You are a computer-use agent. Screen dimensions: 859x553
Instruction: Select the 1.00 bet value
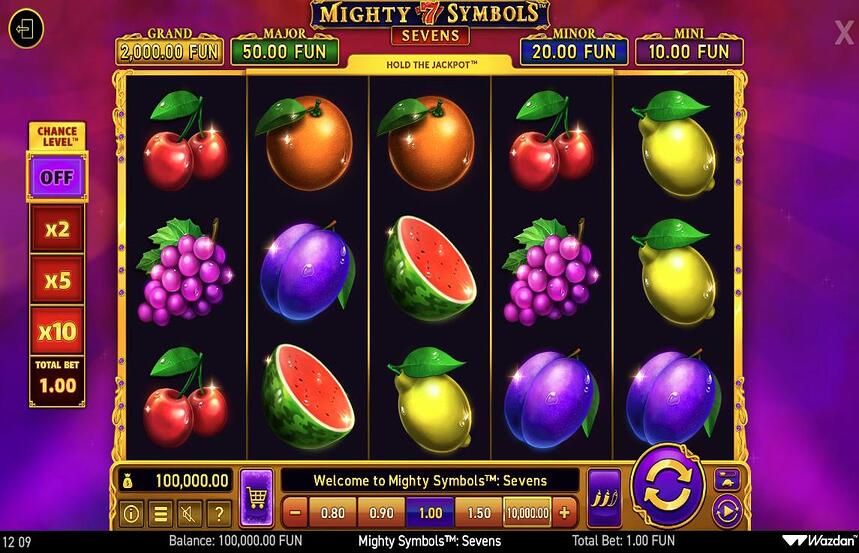(430, 513)
